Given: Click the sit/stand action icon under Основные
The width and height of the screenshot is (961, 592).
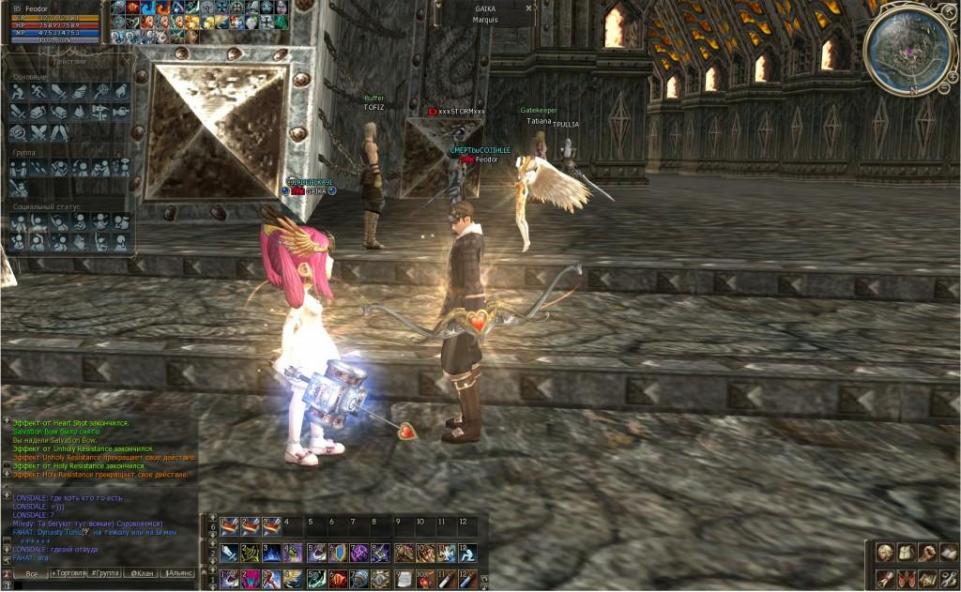Looking at the screenshot, I should pos(17,92).
